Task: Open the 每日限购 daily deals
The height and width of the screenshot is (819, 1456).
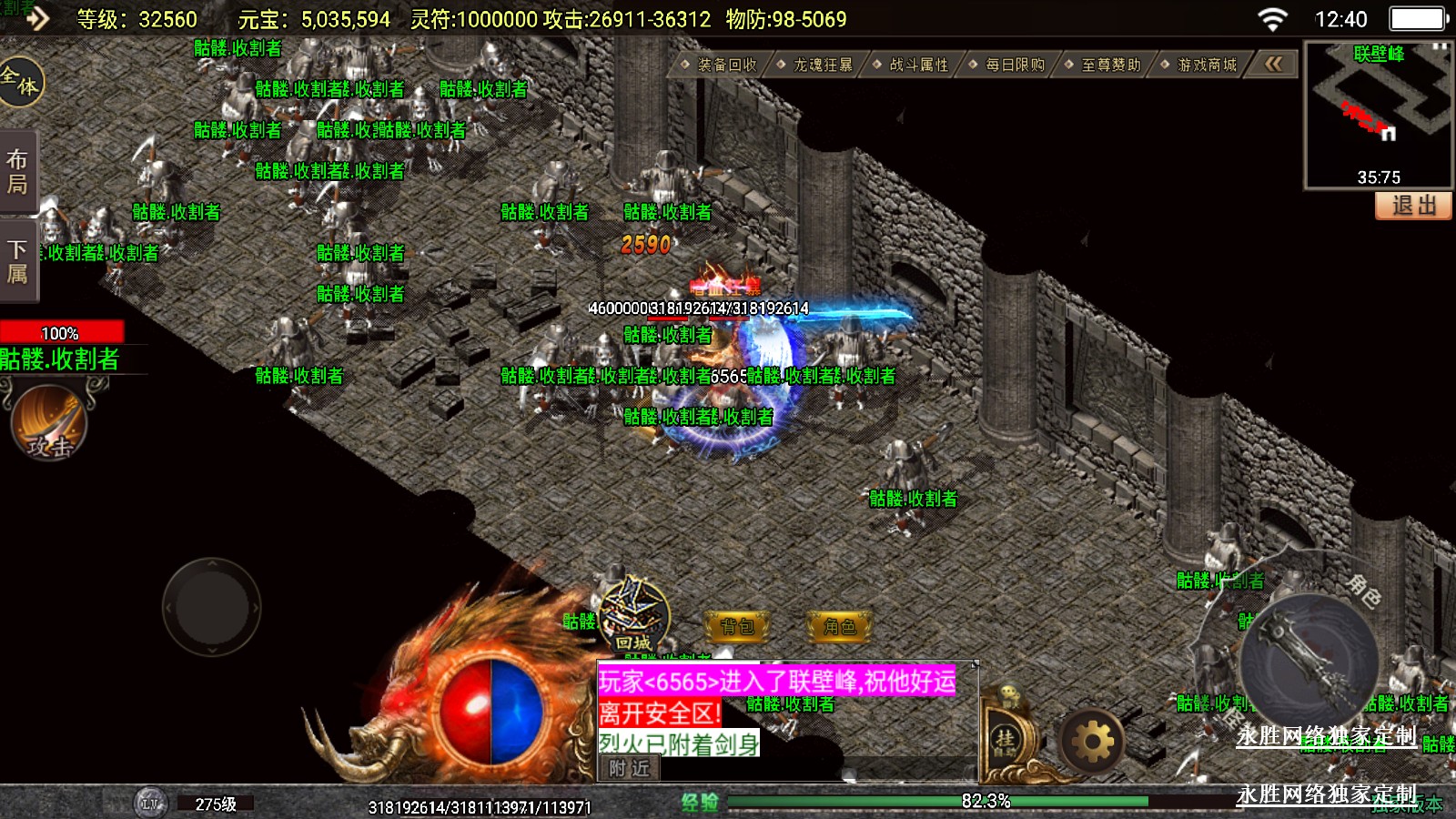Action: point(1014,65)
